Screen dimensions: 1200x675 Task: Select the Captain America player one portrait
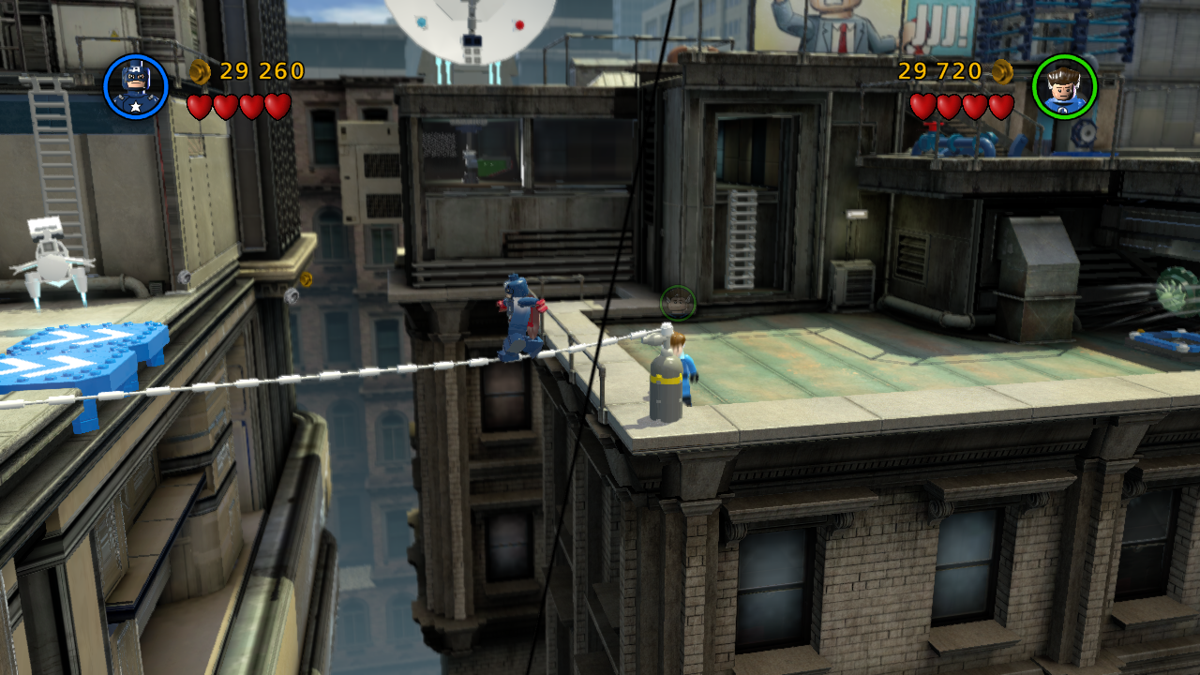tap(135, 86)
